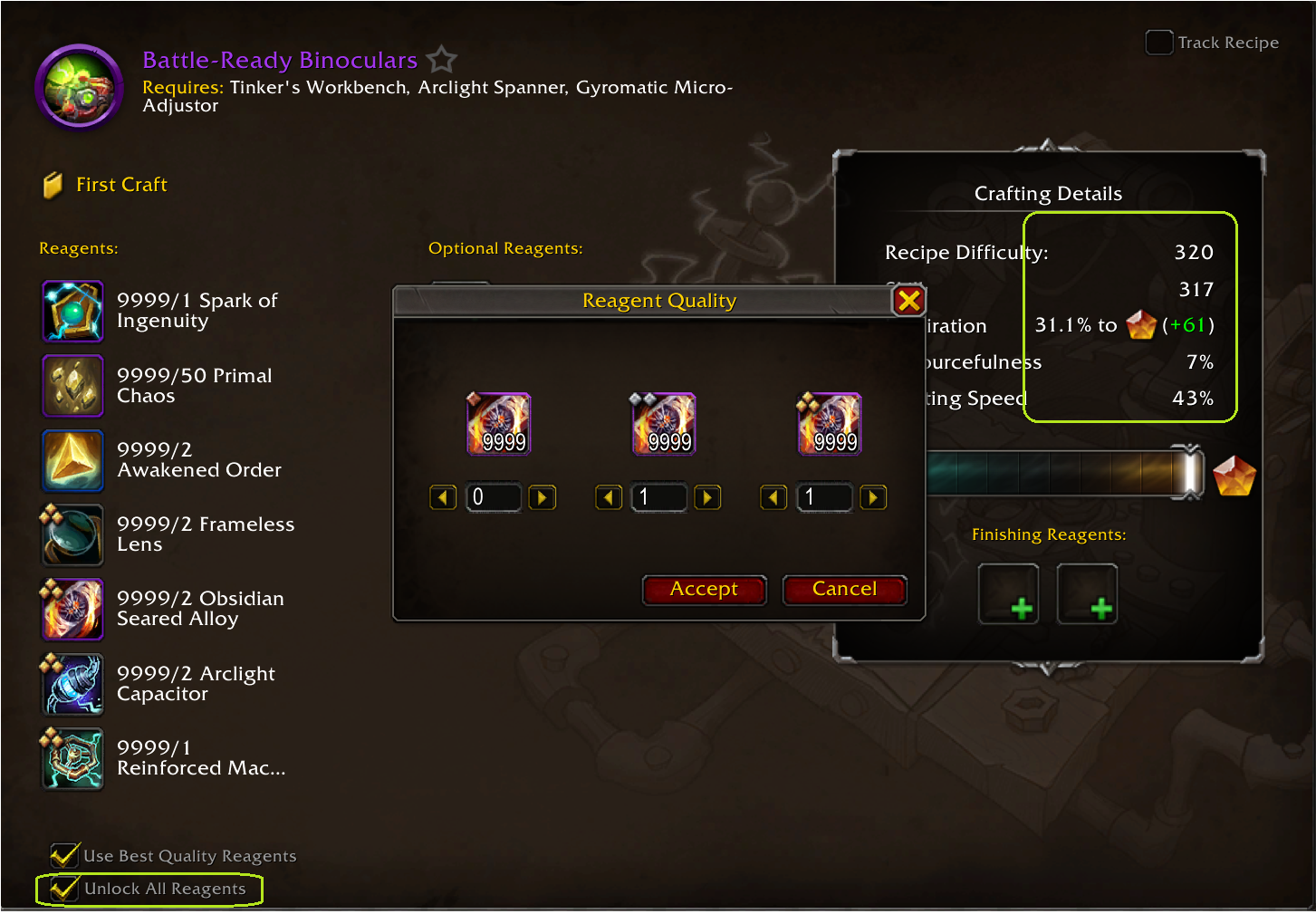The width and height of the screenshot is (1316, 914).
Task: Select the three-diamond quality alloy icon
Action: (830, 423)
